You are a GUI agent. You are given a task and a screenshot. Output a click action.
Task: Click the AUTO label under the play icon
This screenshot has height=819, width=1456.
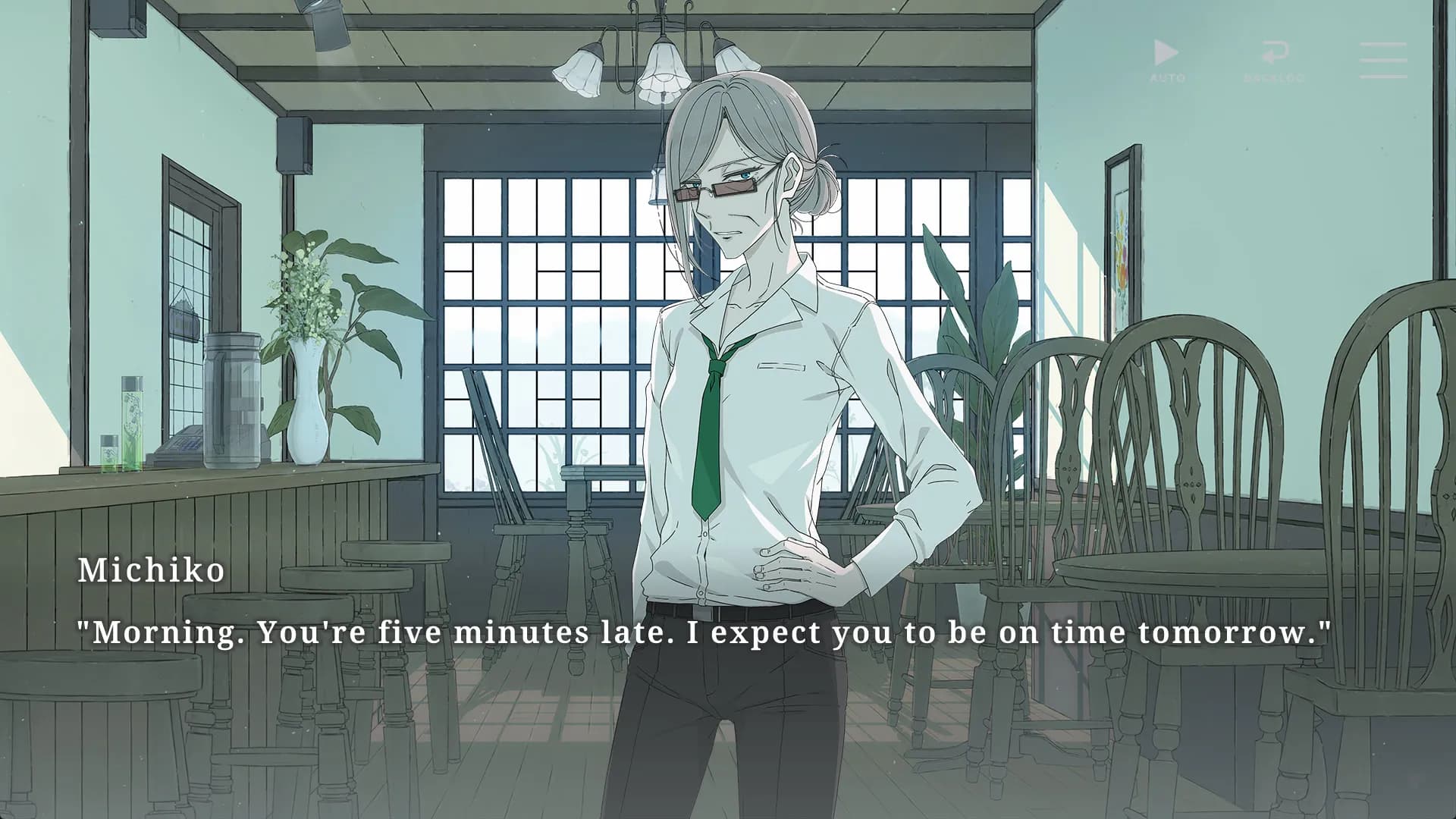[x=1169, y=76]
